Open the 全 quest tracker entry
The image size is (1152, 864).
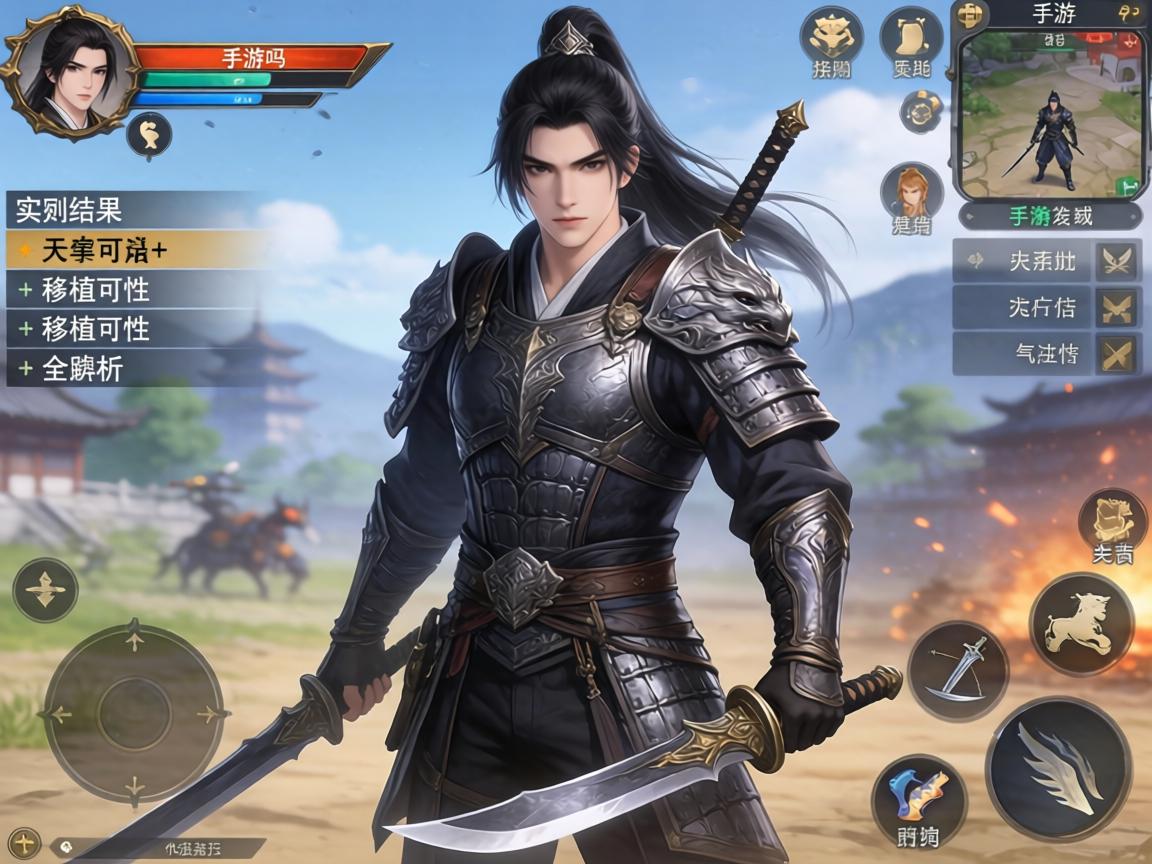pos(136,369)
